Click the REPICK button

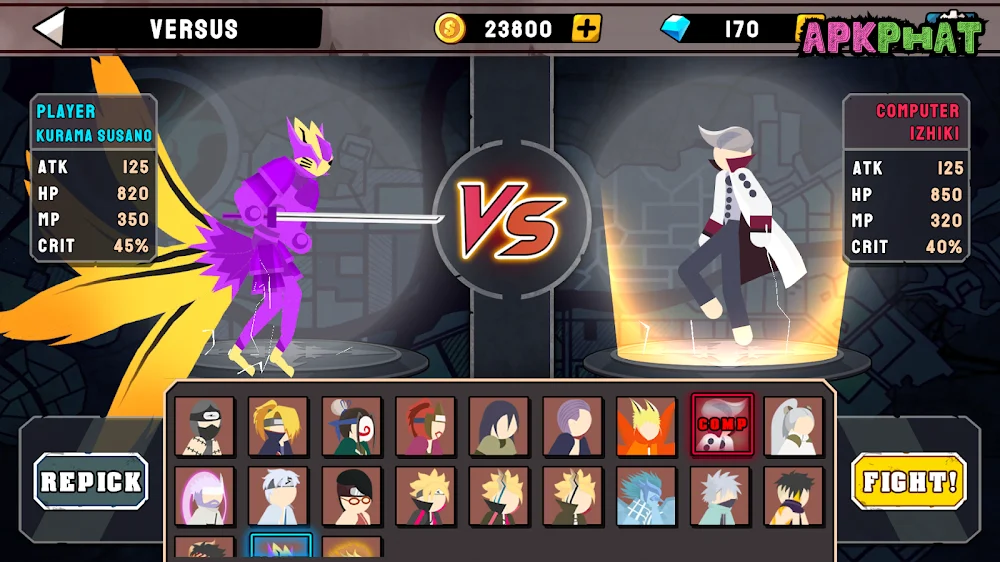91,481
